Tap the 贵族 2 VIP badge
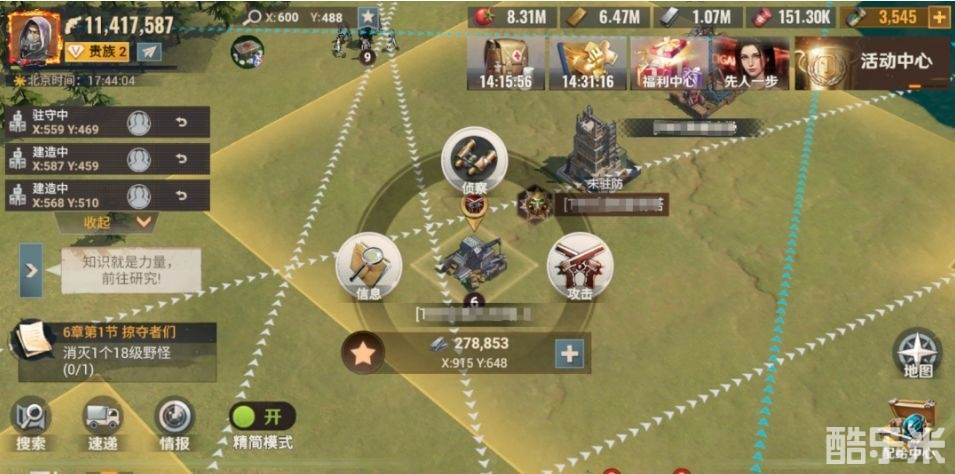 tap(96, 51)
